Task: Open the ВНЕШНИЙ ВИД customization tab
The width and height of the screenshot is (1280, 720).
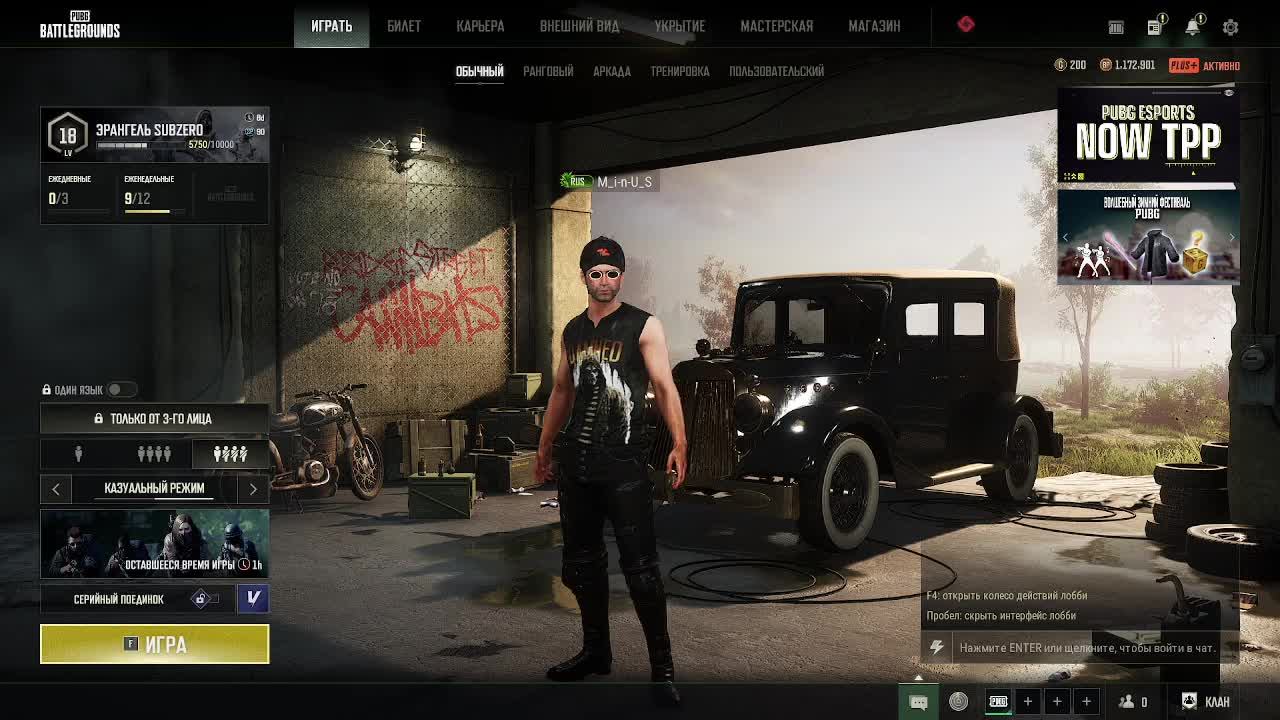Action: (x=579, y=26)
